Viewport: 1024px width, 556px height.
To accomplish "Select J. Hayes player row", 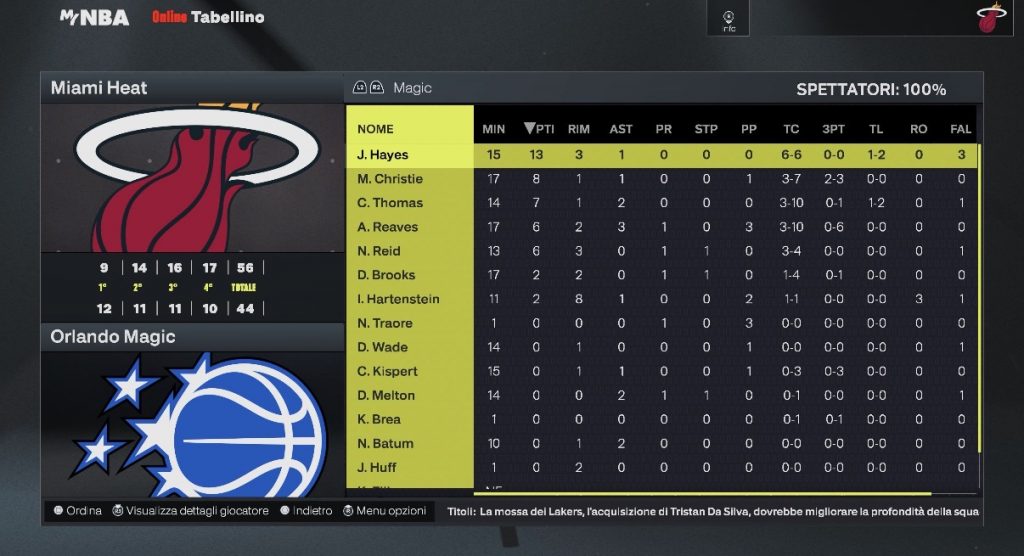I will tap(383, 155).
